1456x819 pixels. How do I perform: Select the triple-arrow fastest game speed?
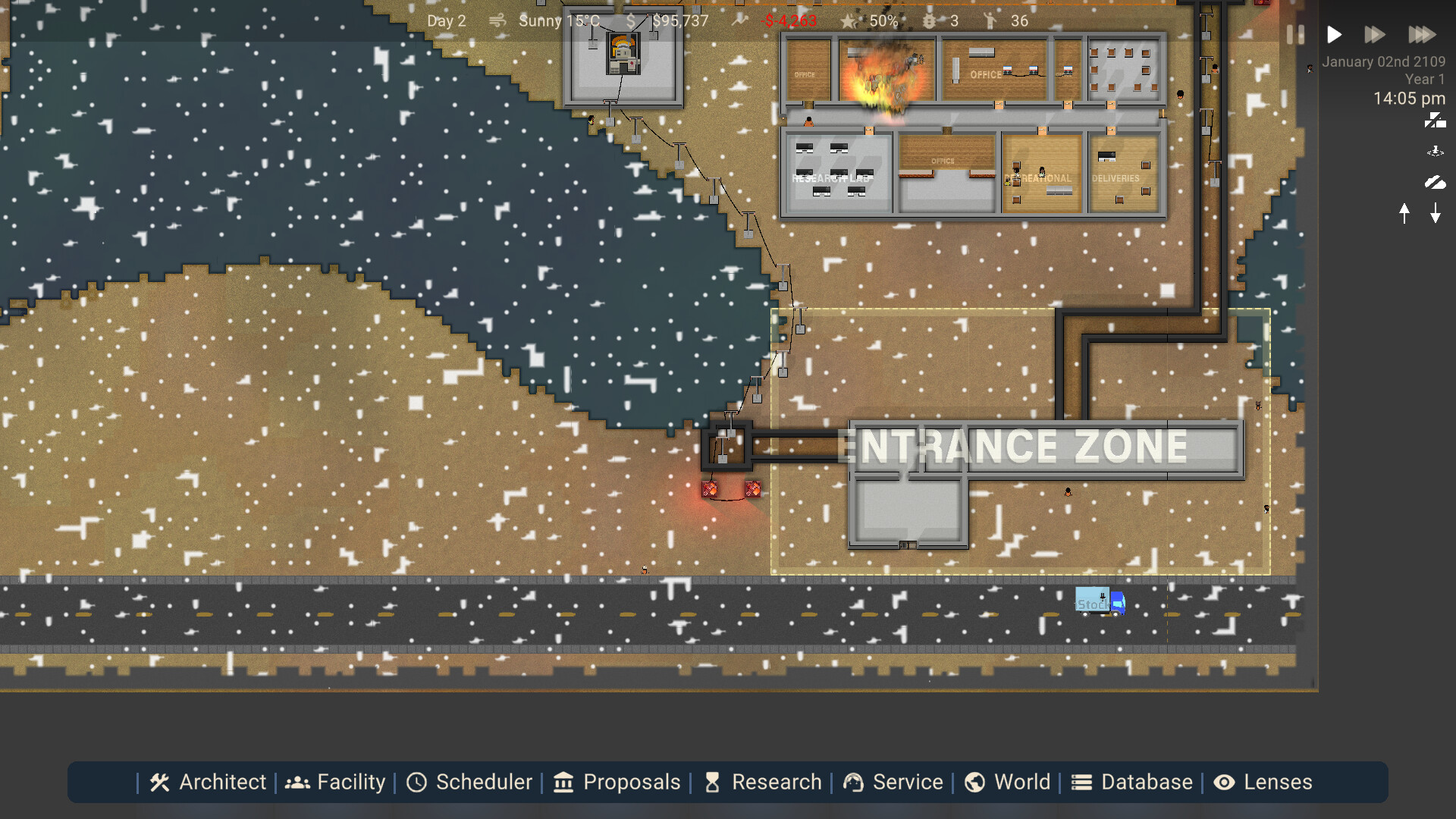pos(1422,34)
